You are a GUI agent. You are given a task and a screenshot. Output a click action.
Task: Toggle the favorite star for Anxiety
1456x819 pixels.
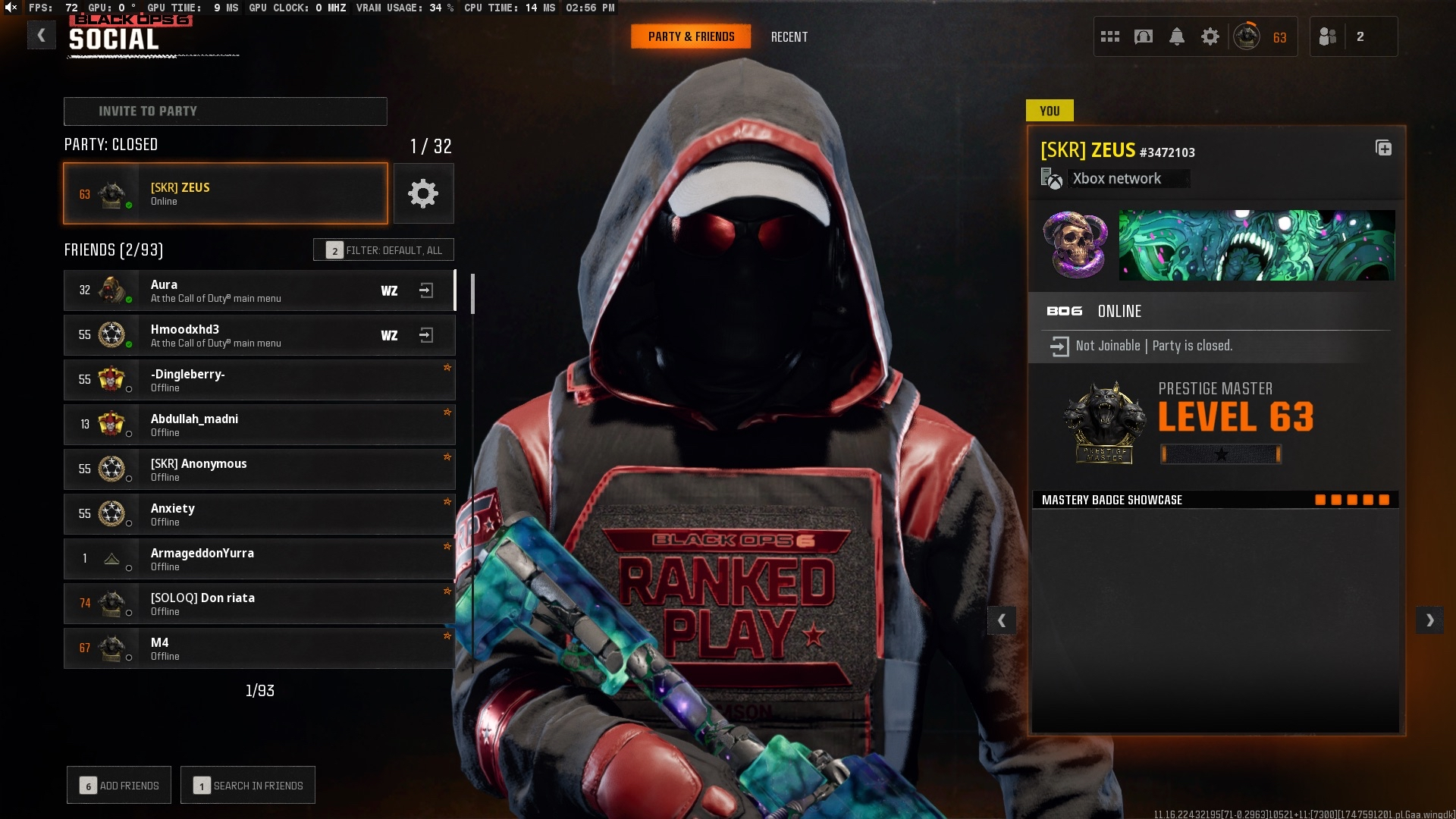[448, 502]
